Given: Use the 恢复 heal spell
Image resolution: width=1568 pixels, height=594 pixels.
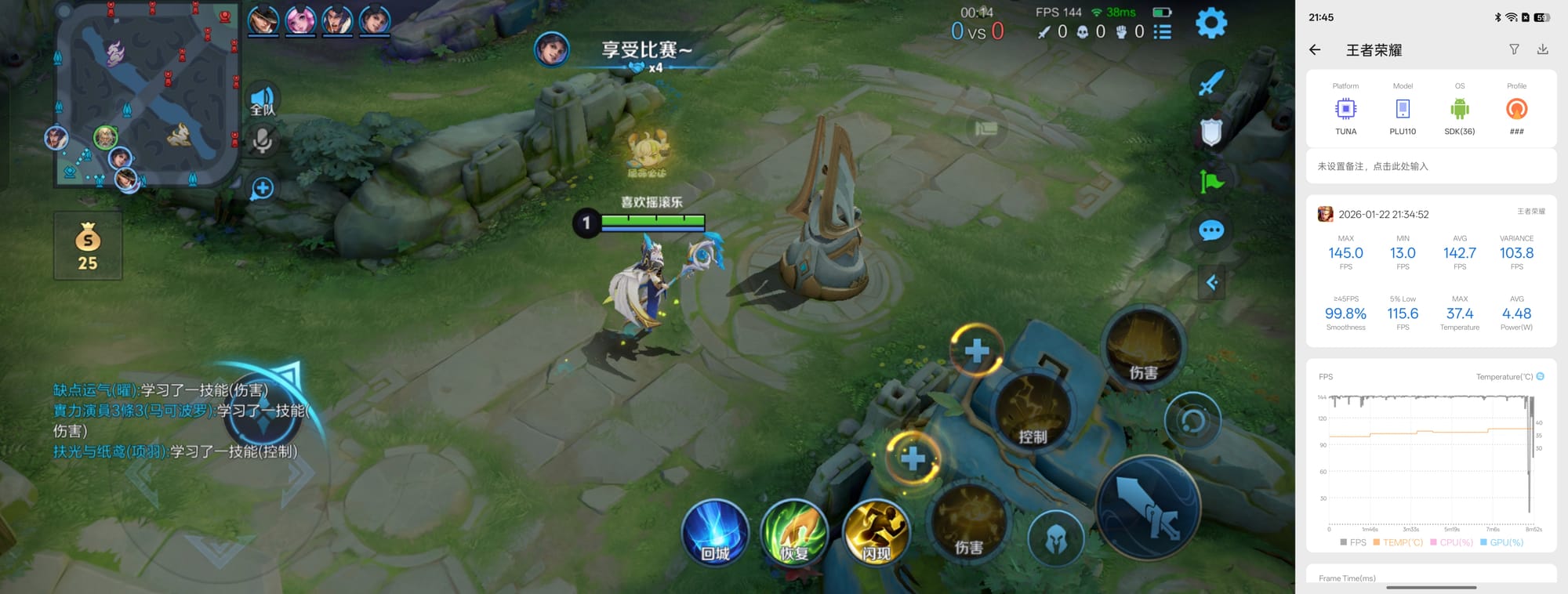Looking at the screenshot, I should (794, 533).
